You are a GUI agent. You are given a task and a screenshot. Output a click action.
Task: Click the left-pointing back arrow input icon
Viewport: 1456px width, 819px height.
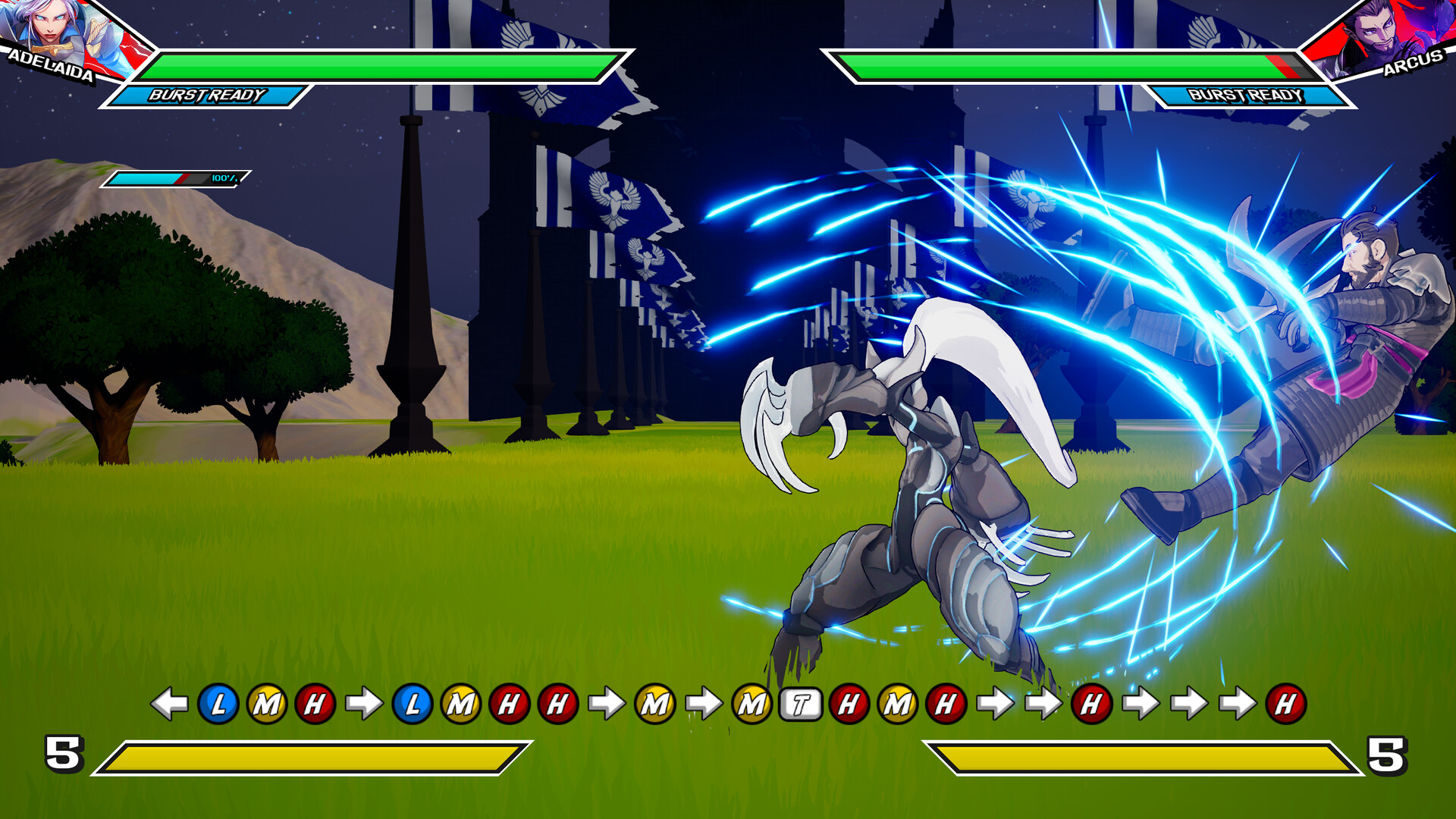pyautogui.click(x=170, y=704)
